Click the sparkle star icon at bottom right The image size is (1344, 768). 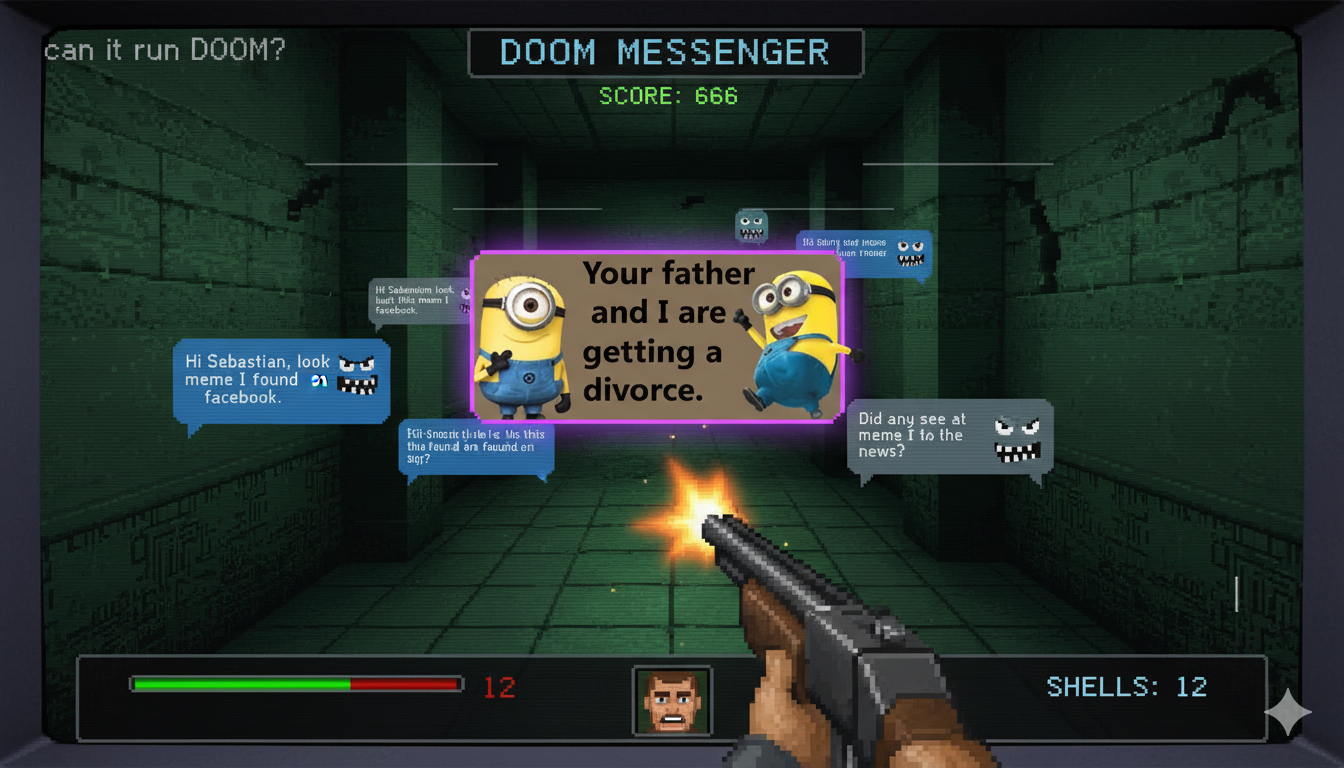1290,712
